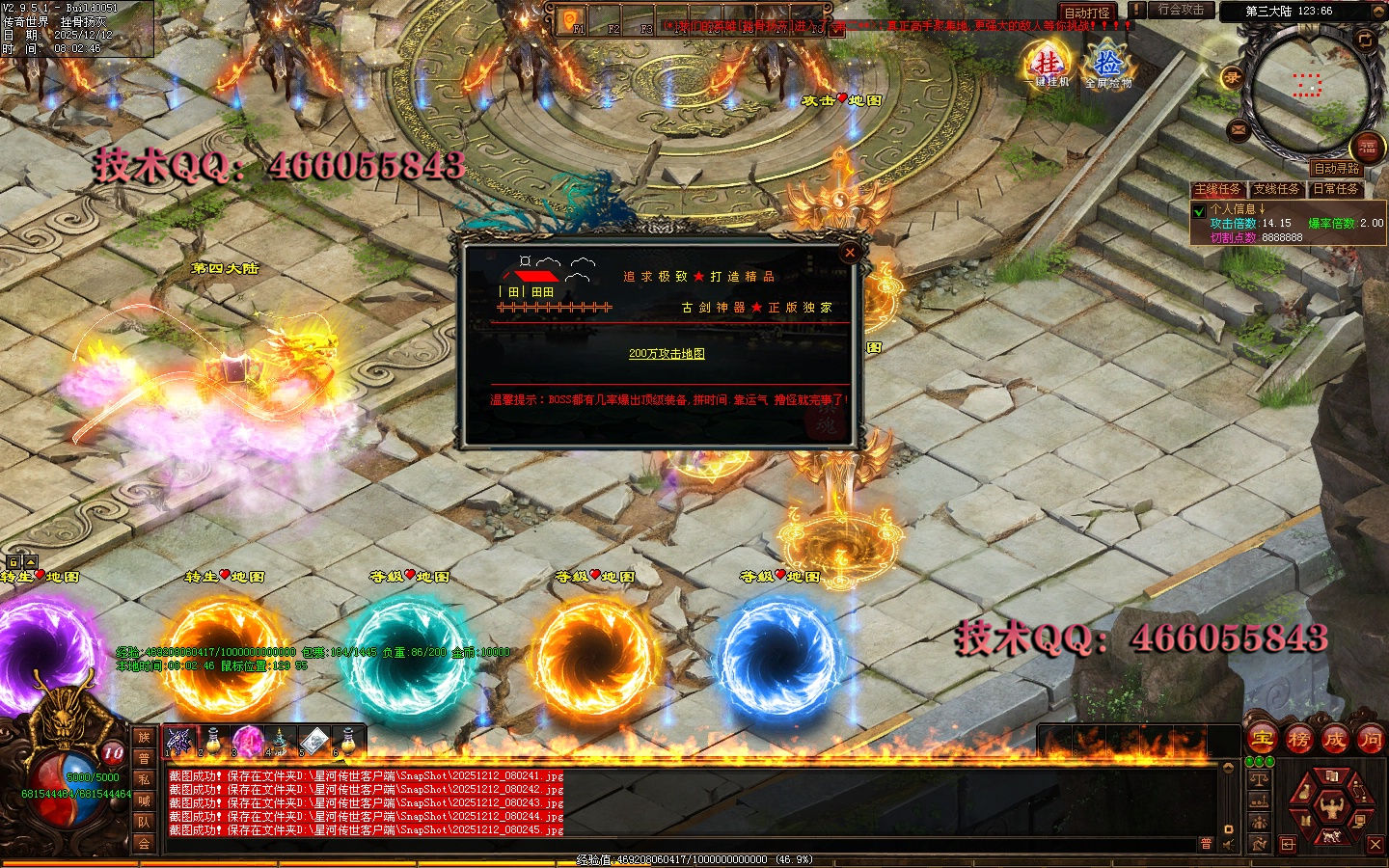The height and width of the screenshot is (868, 1389).
Task: Start 自动寻路 auto-pathfinding
Action: pos(1336,168)
